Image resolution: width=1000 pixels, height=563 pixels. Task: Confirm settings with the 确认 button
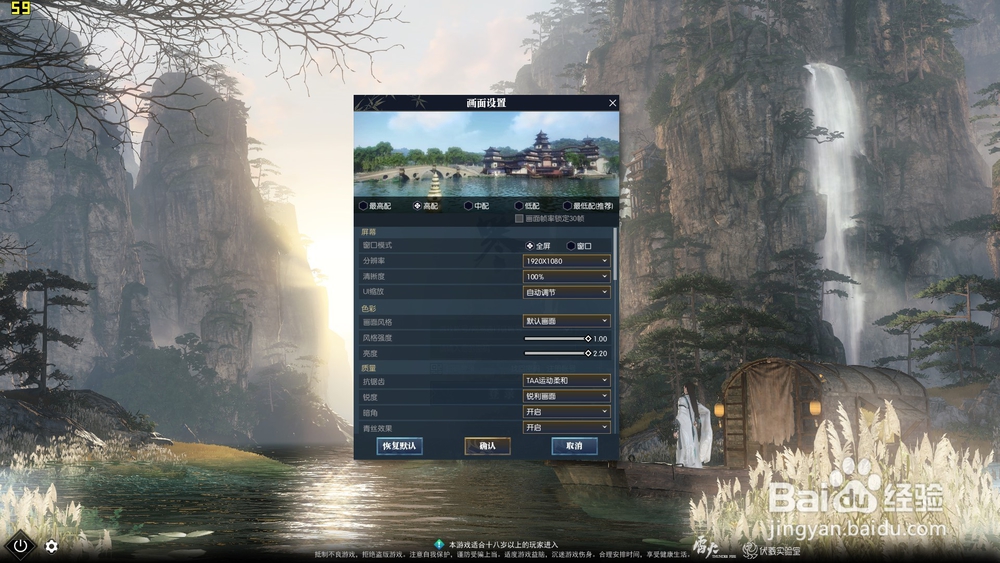pos(487,446)
